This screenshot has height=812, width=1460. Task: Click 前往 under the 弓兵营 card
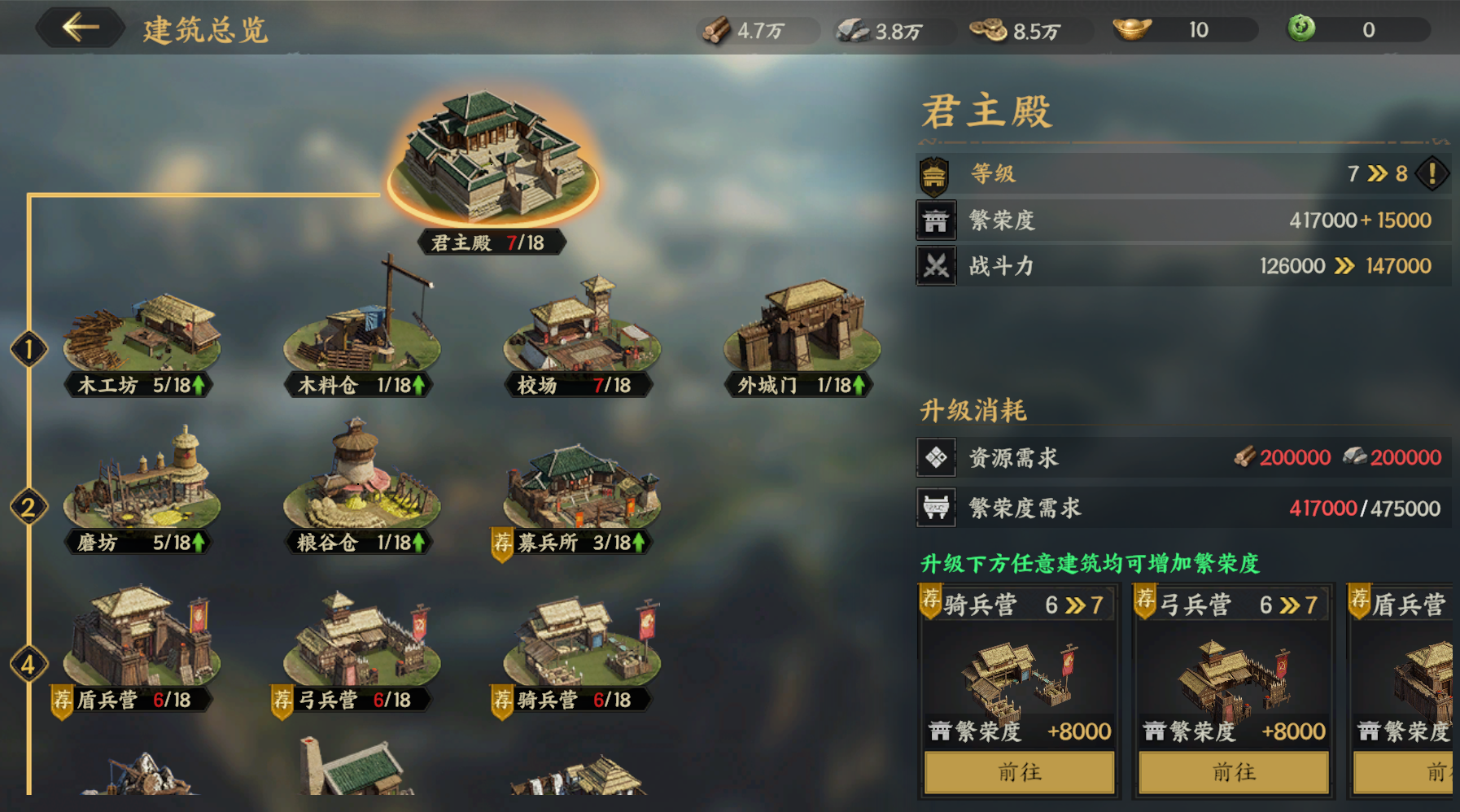pyautogui.click(x=1234, y=771)
